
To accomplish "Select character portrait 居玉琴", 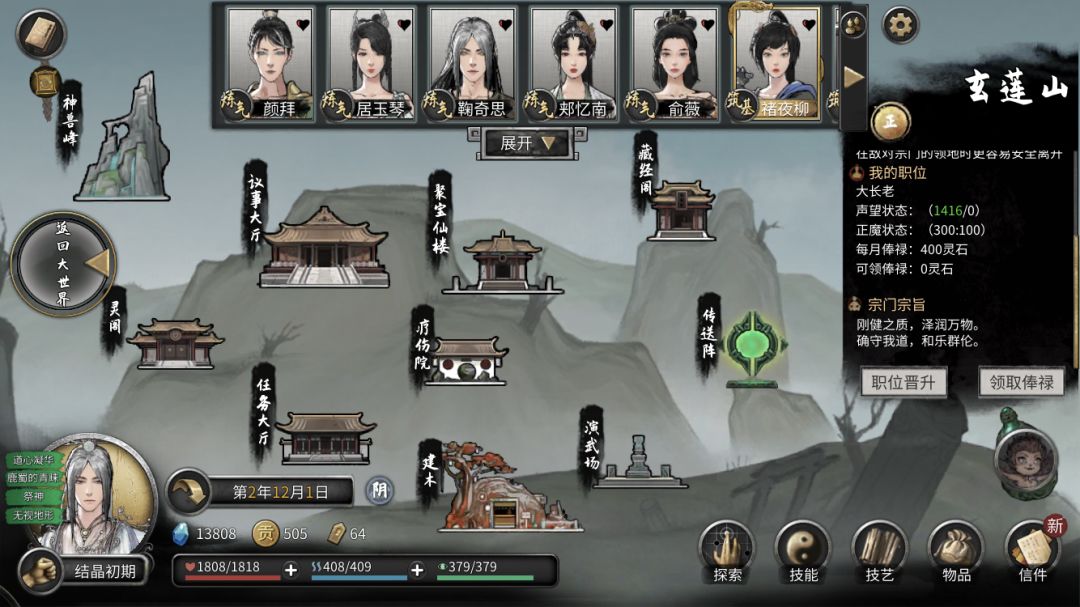I will click(371, 64).
